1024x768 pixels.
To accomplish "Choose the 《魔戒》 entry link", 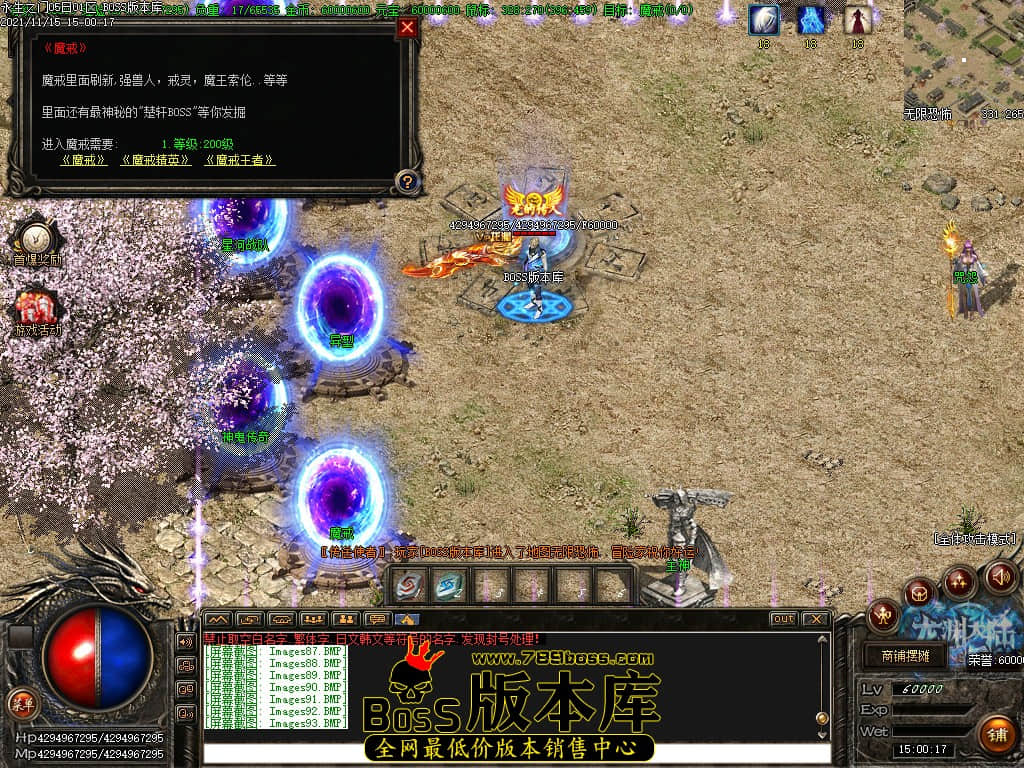I will click(84, 160).
